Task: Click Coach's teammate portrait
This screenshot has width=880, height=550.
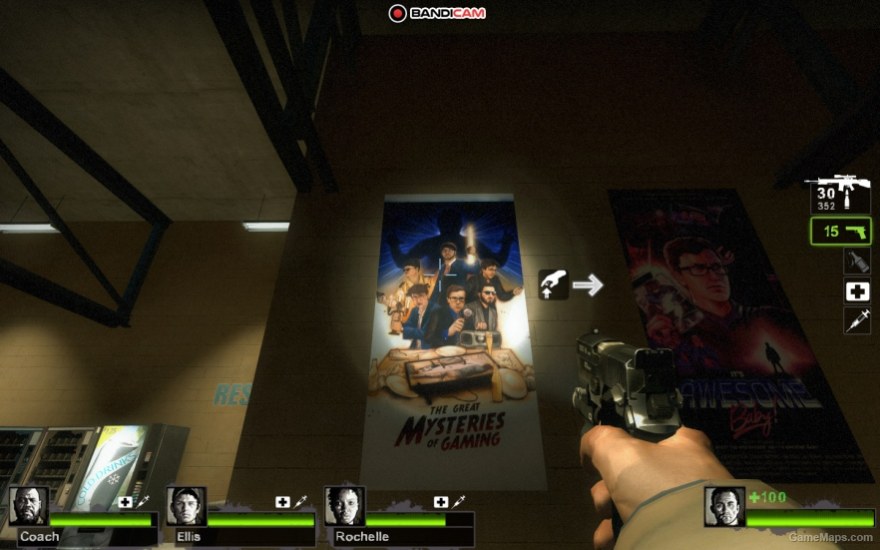Action: (x=29, y=506)
